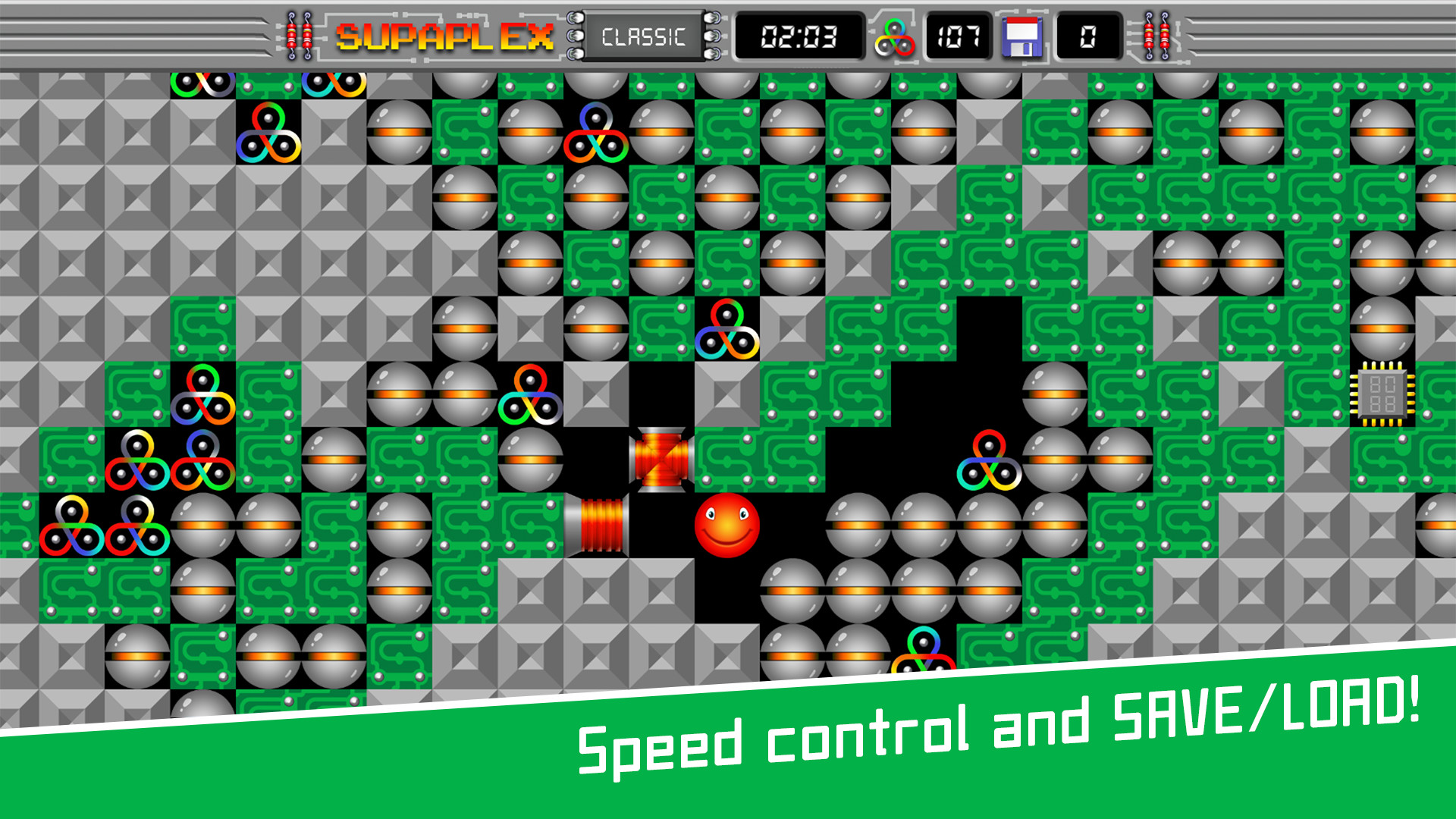Click the 0 counter next to floppy

(1086, 36)
